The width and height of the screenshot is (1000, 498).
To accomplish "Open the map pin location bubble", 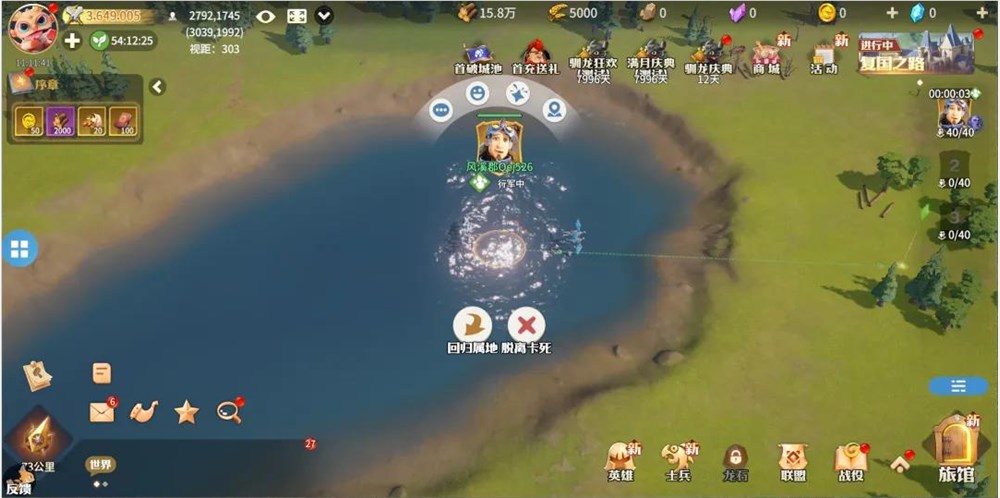I will click(x=554, y=110).
